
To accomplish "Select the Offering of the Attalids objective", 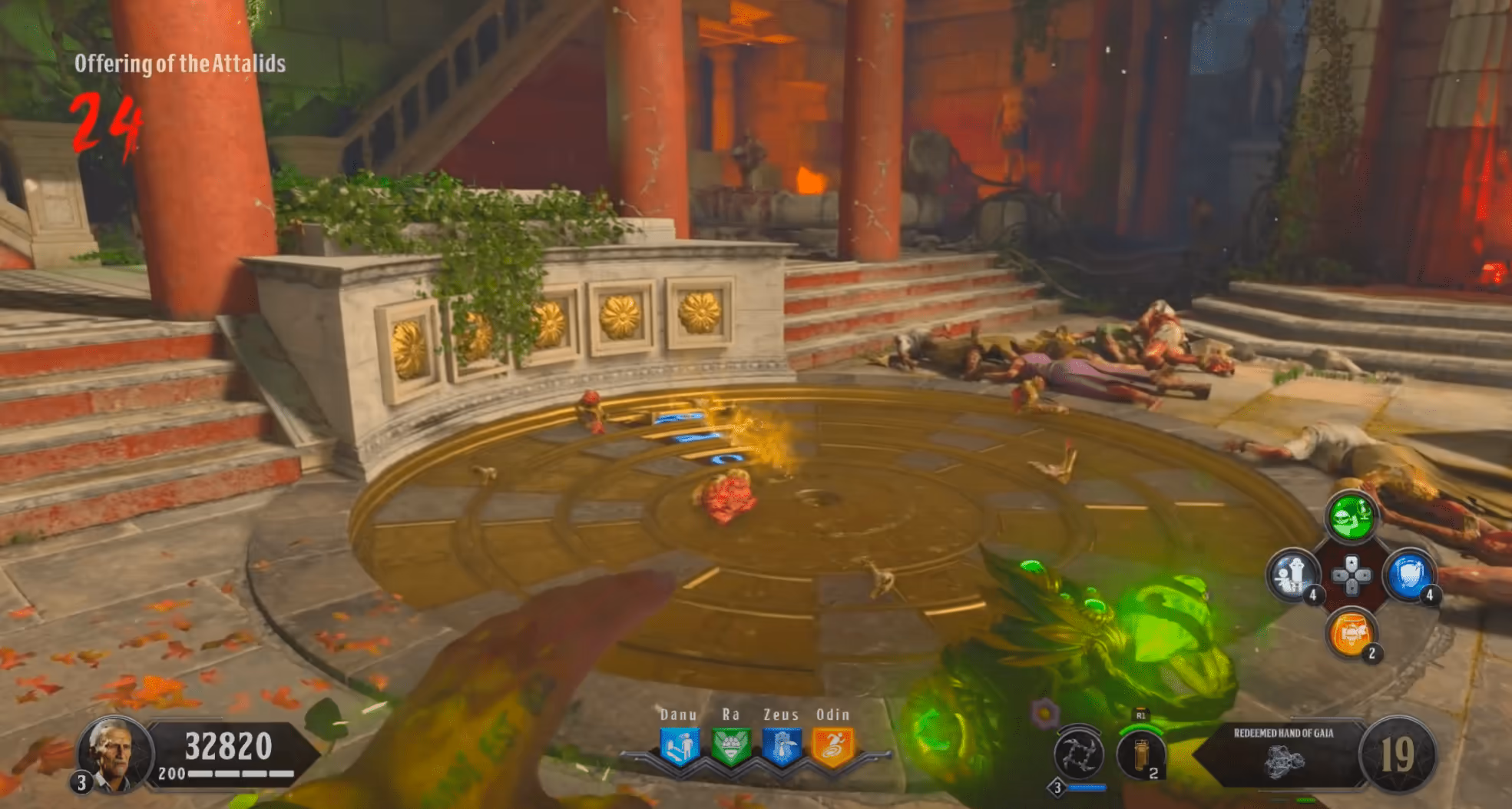I will click(180, 64).
